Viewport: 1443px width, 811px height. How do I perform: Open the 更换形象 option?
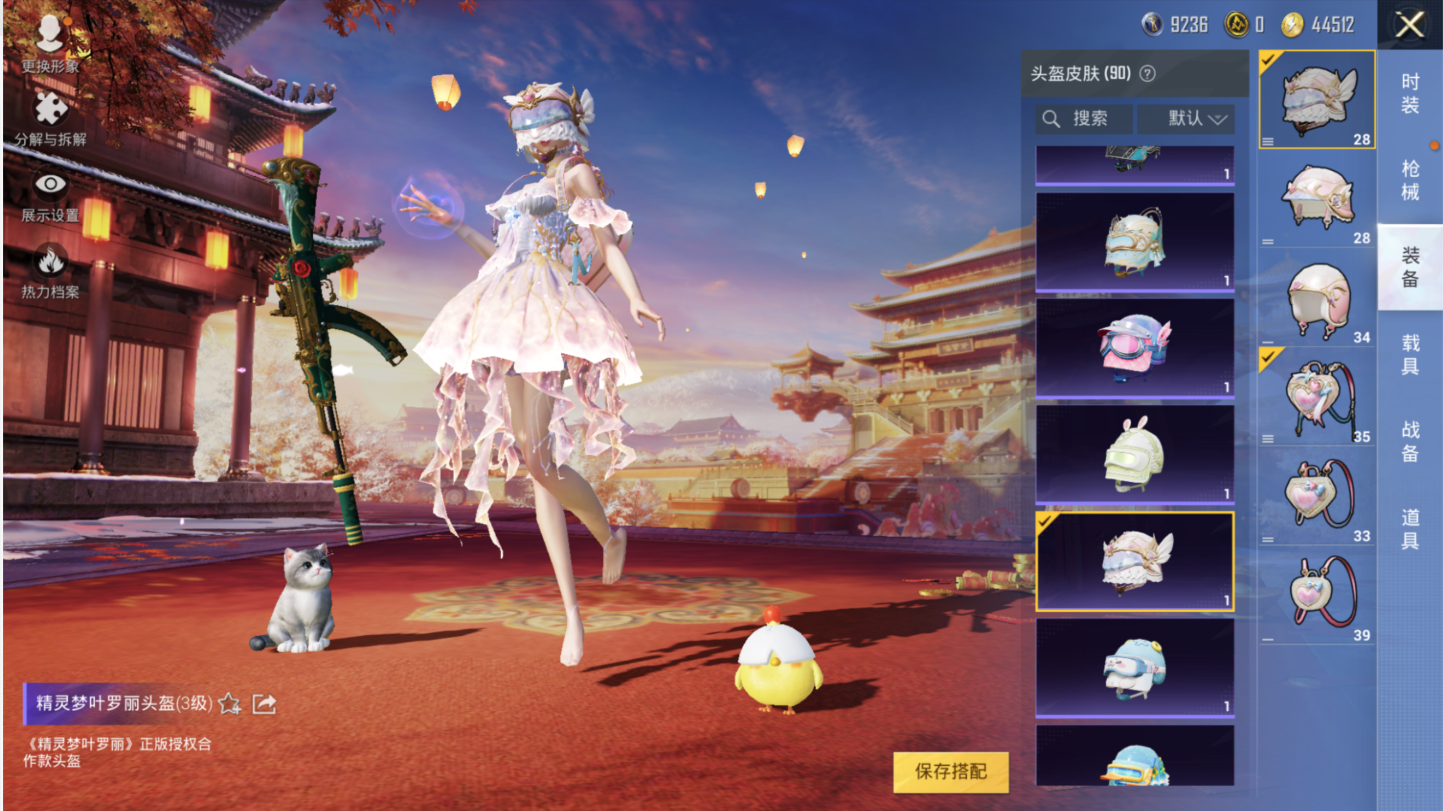click(x=50, y=44)
